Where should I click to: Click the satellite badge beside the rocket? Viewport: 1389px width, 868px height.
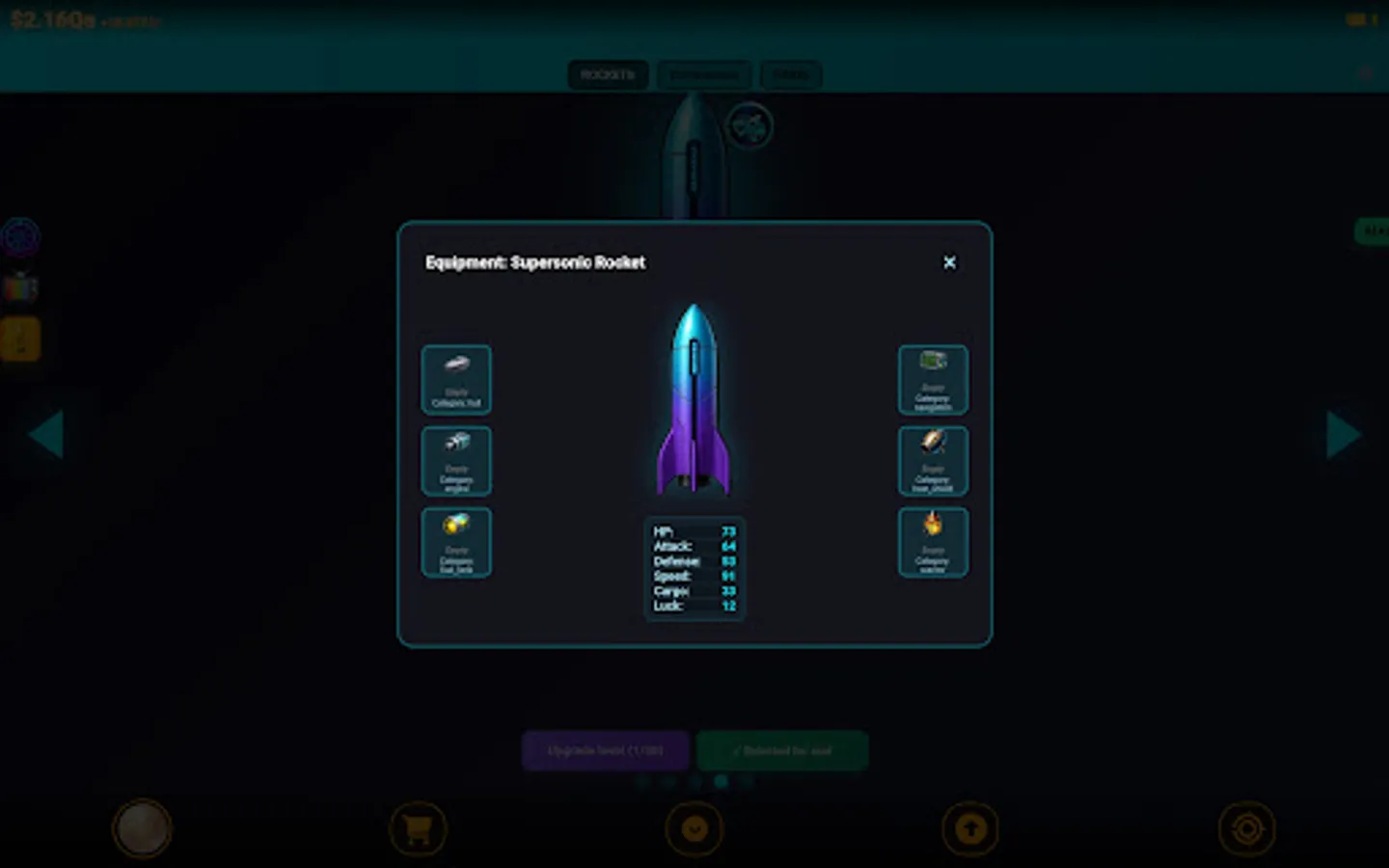point(750,126)
